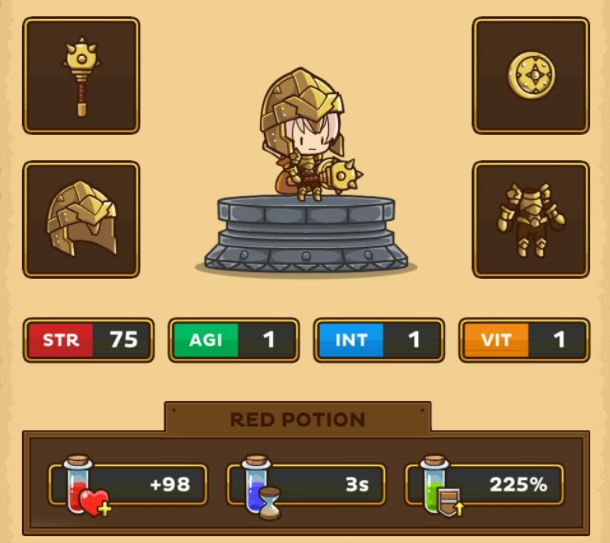
Task: Choose the blue INT stat box
Action: click(x=379, y=340)
